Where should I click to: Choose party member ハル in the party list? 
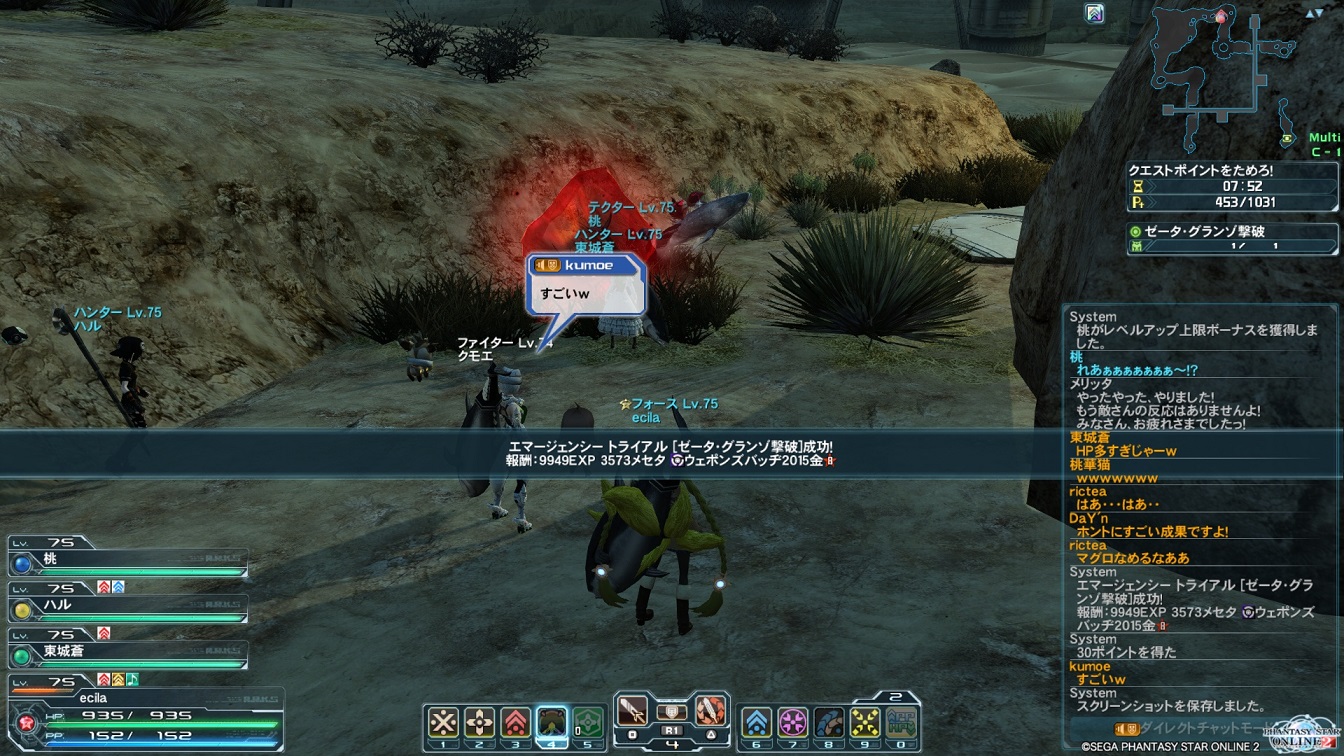coord(128,607)
